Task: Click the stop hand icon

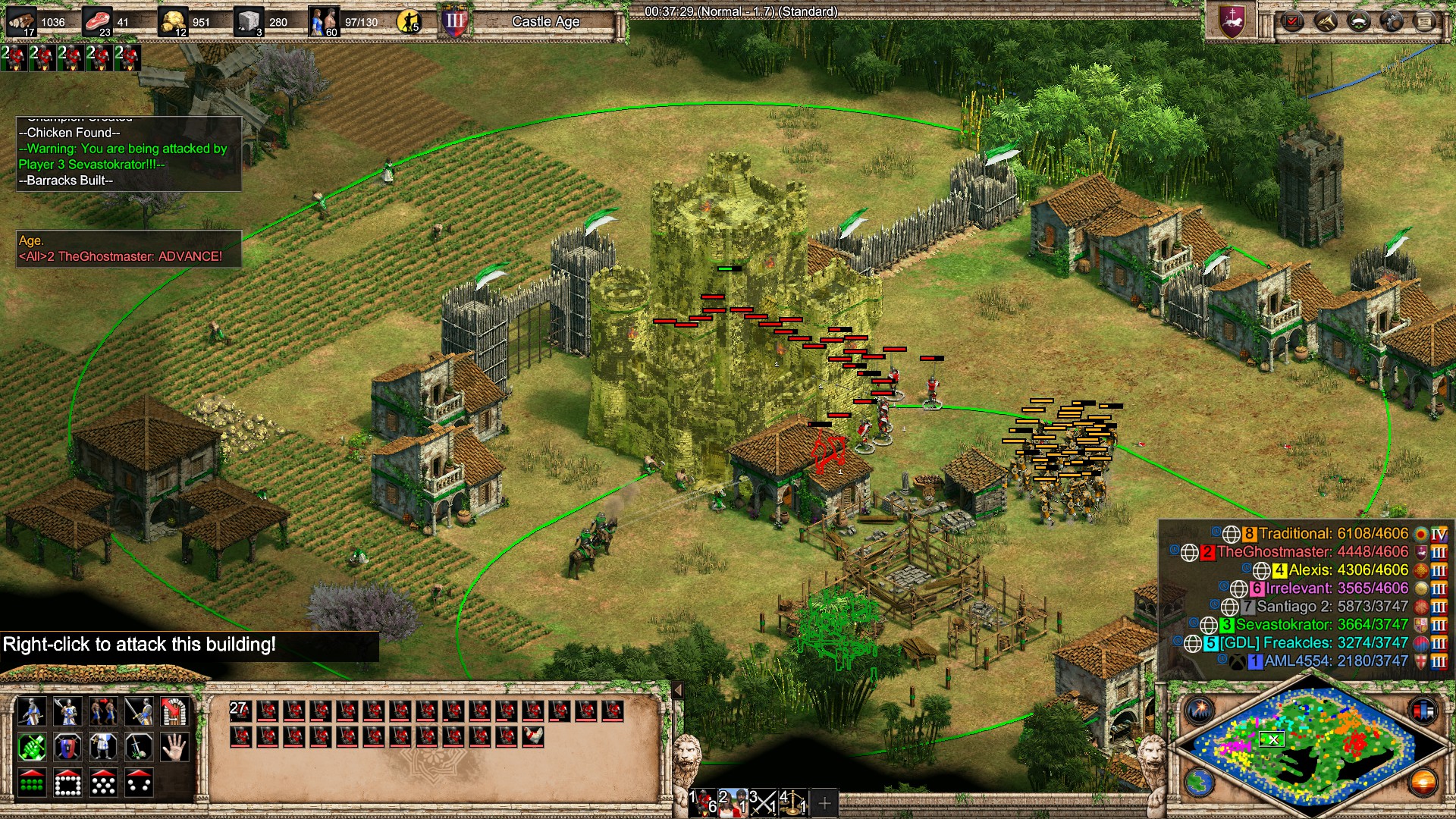Action: point(174,748)
